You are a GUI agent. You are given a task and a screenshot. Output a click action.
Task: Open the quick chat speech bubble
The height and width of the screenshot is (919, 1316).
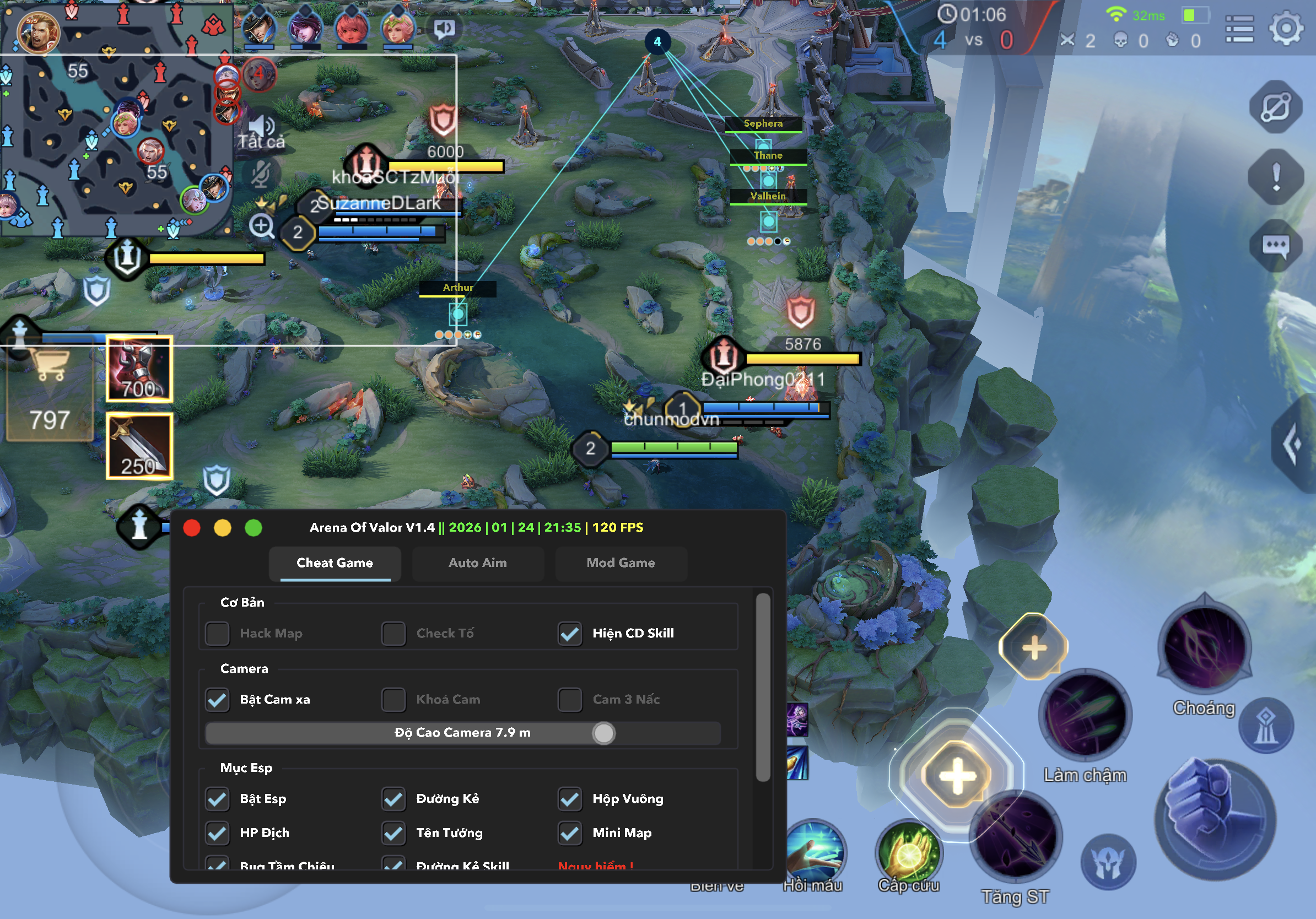click(1276, 246)
